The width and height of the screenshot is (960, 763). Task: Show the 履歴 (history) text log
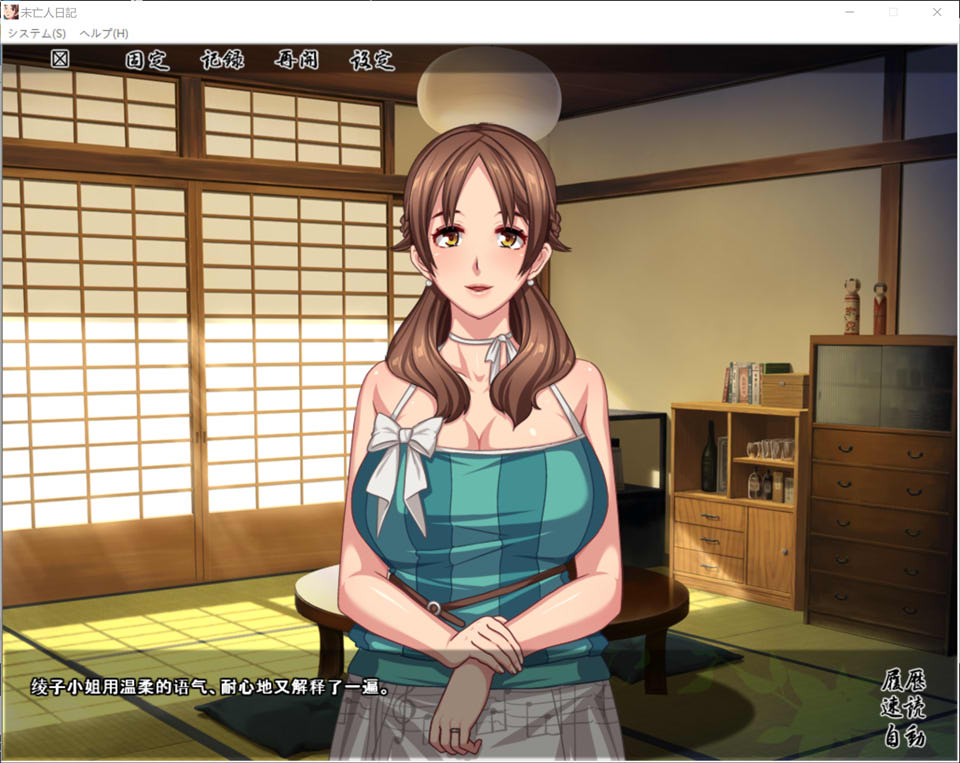pos(903,681)
